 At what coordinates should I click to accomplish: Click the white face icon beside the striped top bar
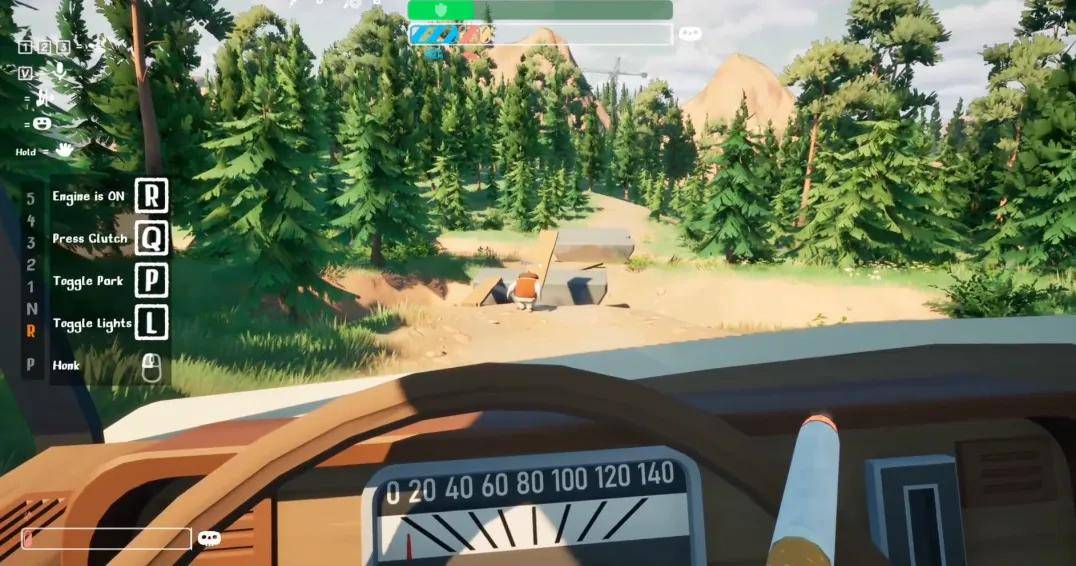689,34
